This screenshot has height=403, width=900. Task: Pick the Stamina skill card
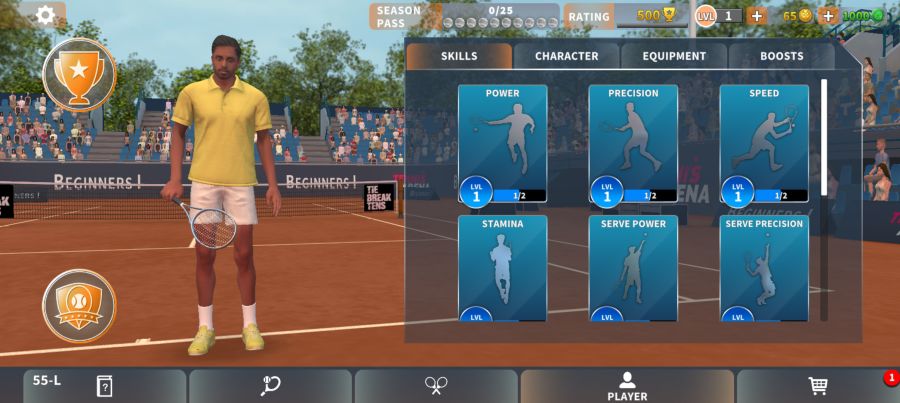(x=502, y=268)
